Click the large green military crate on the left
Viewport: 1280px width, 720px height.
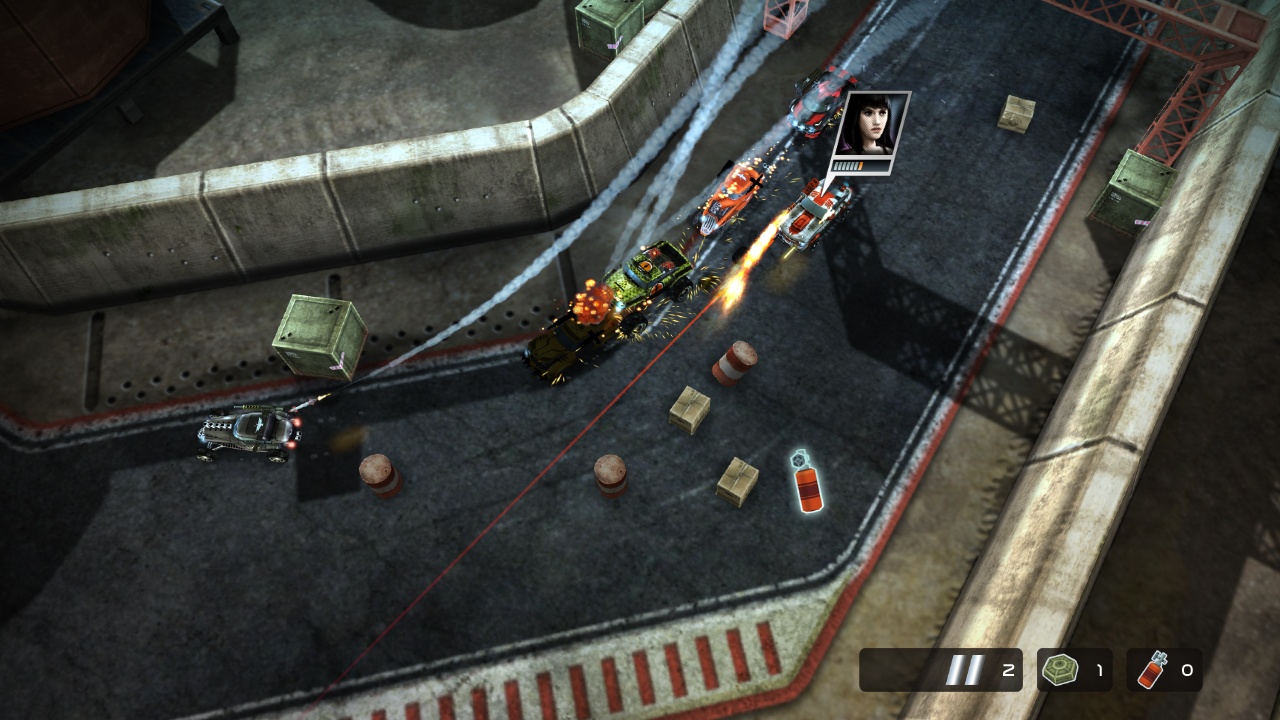click(321, 335)
